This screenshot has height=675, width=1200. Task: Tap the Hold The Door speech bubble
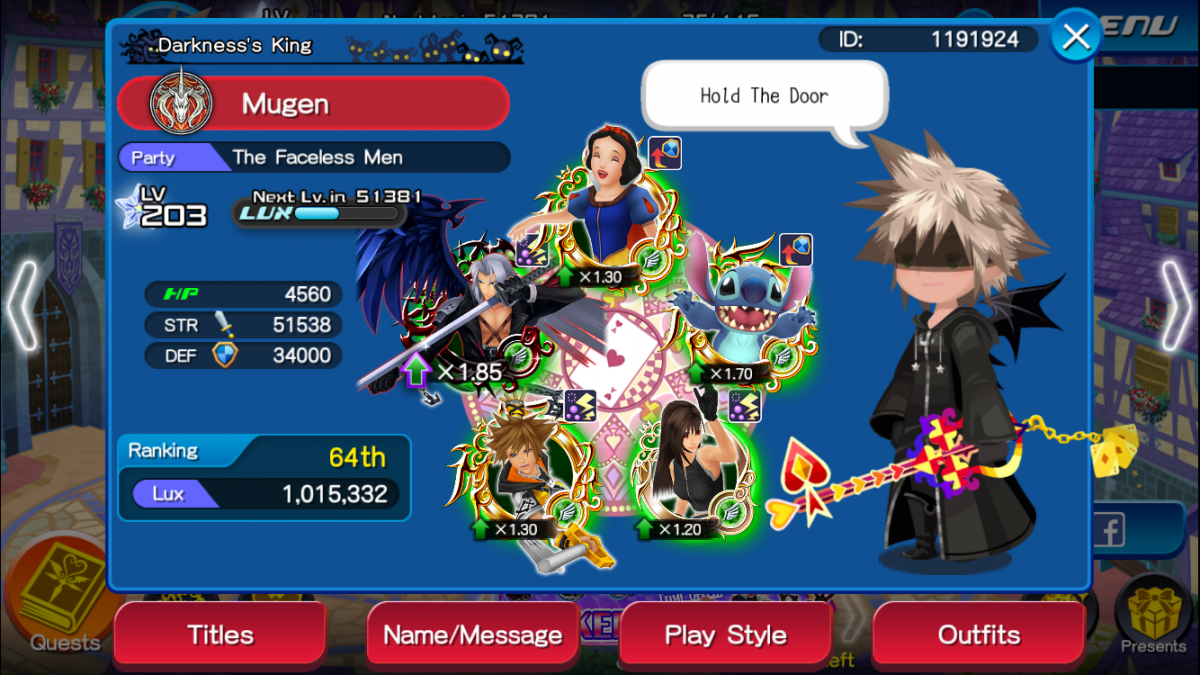click(764, 97)
